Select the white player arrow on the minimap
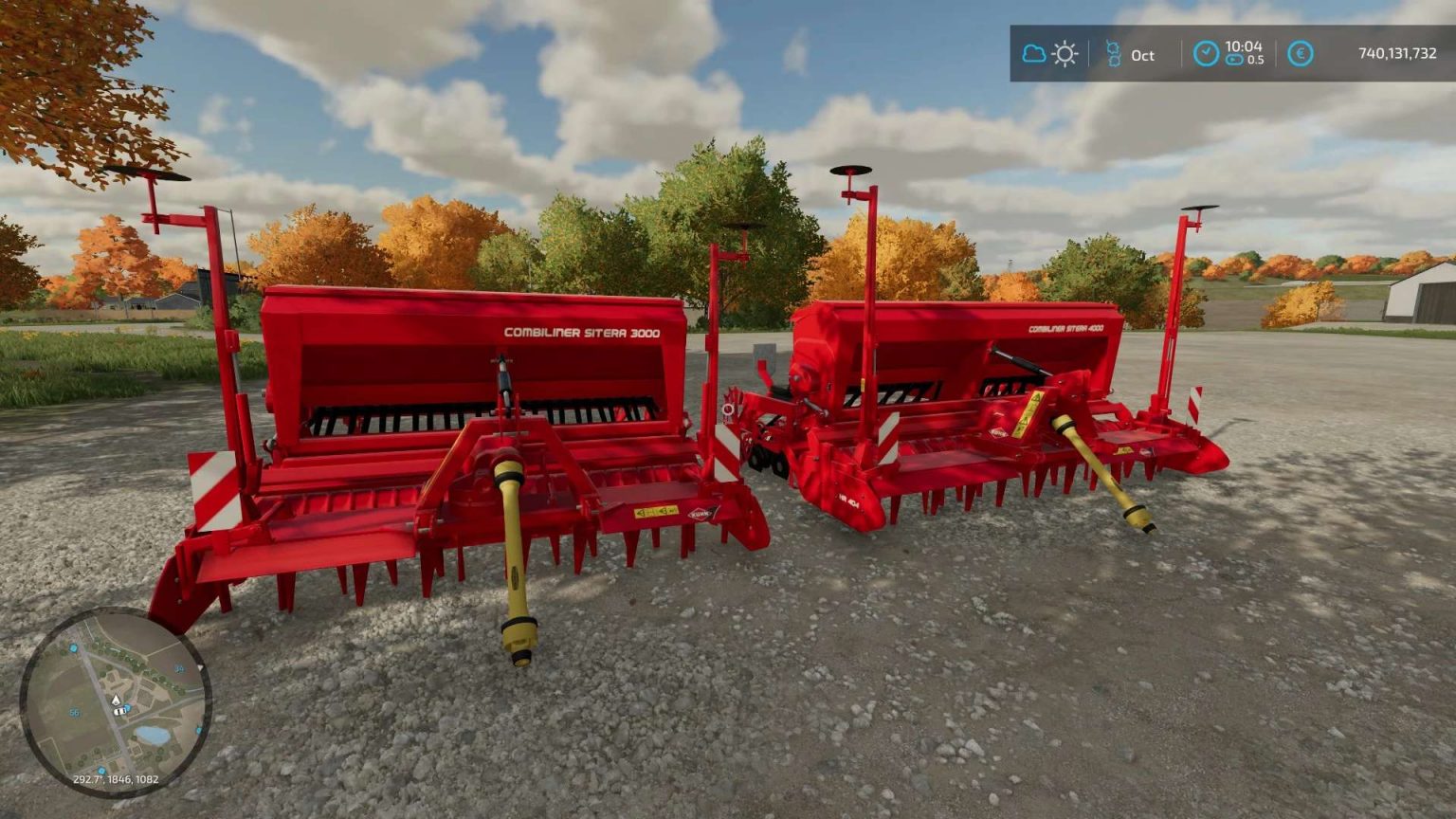 click(x=116, y=700)
